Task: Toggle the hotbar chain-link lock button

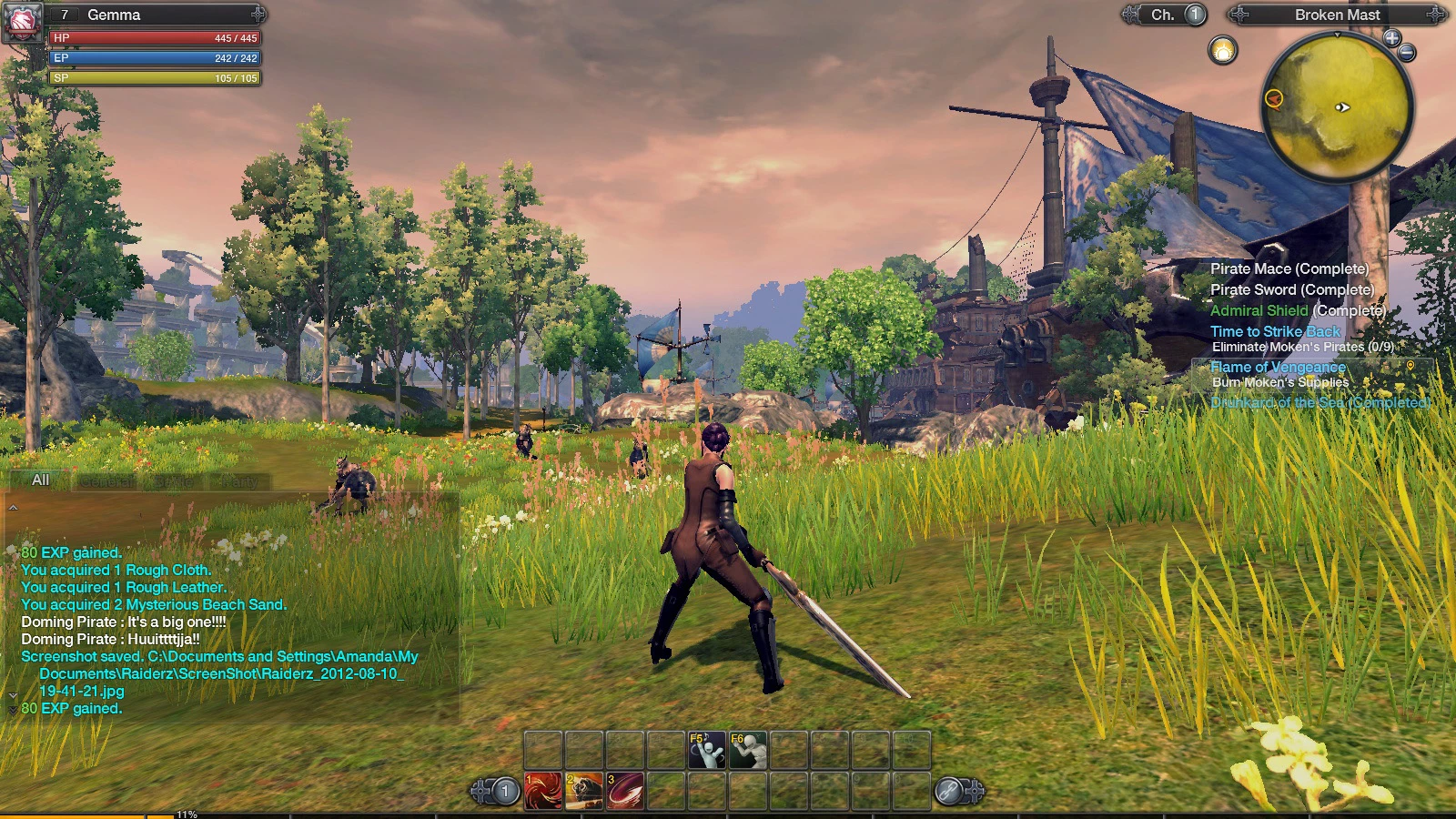Action: (x=949, y=792)
